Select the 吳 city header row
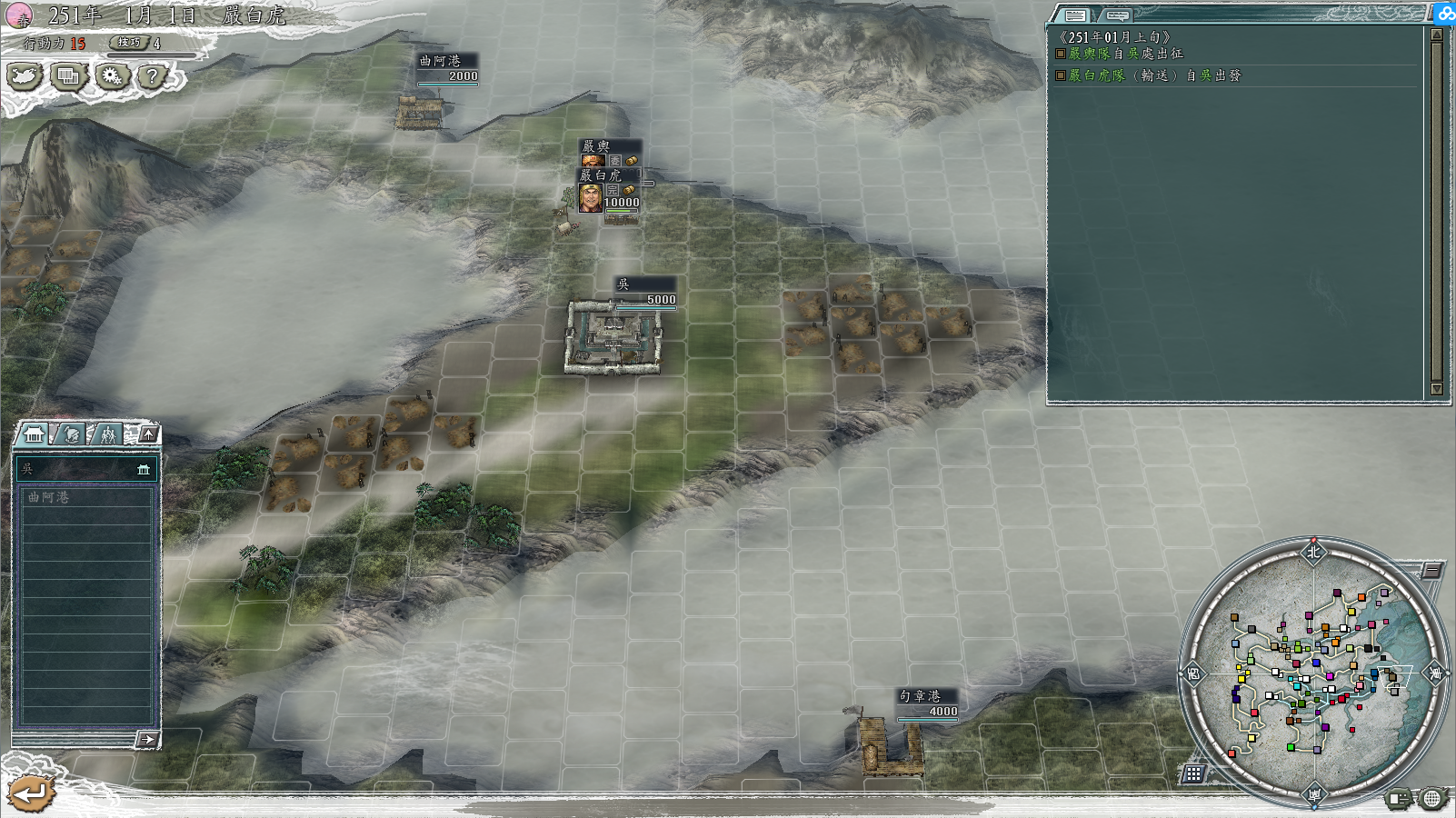 (x=86, y=469)
